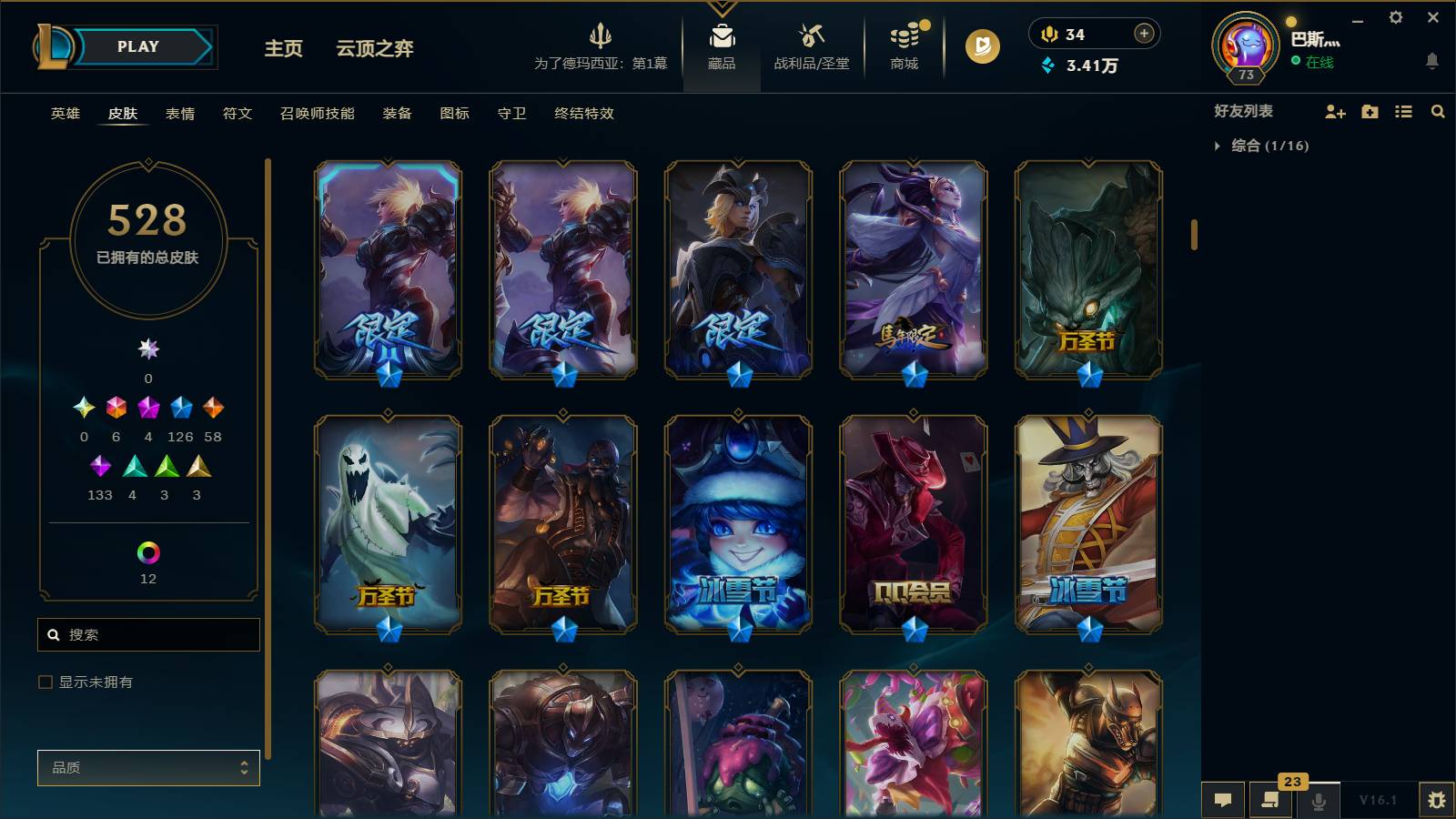
Task: Select the 藏品 collection backpack icon
Action: (x=722, y=38)
